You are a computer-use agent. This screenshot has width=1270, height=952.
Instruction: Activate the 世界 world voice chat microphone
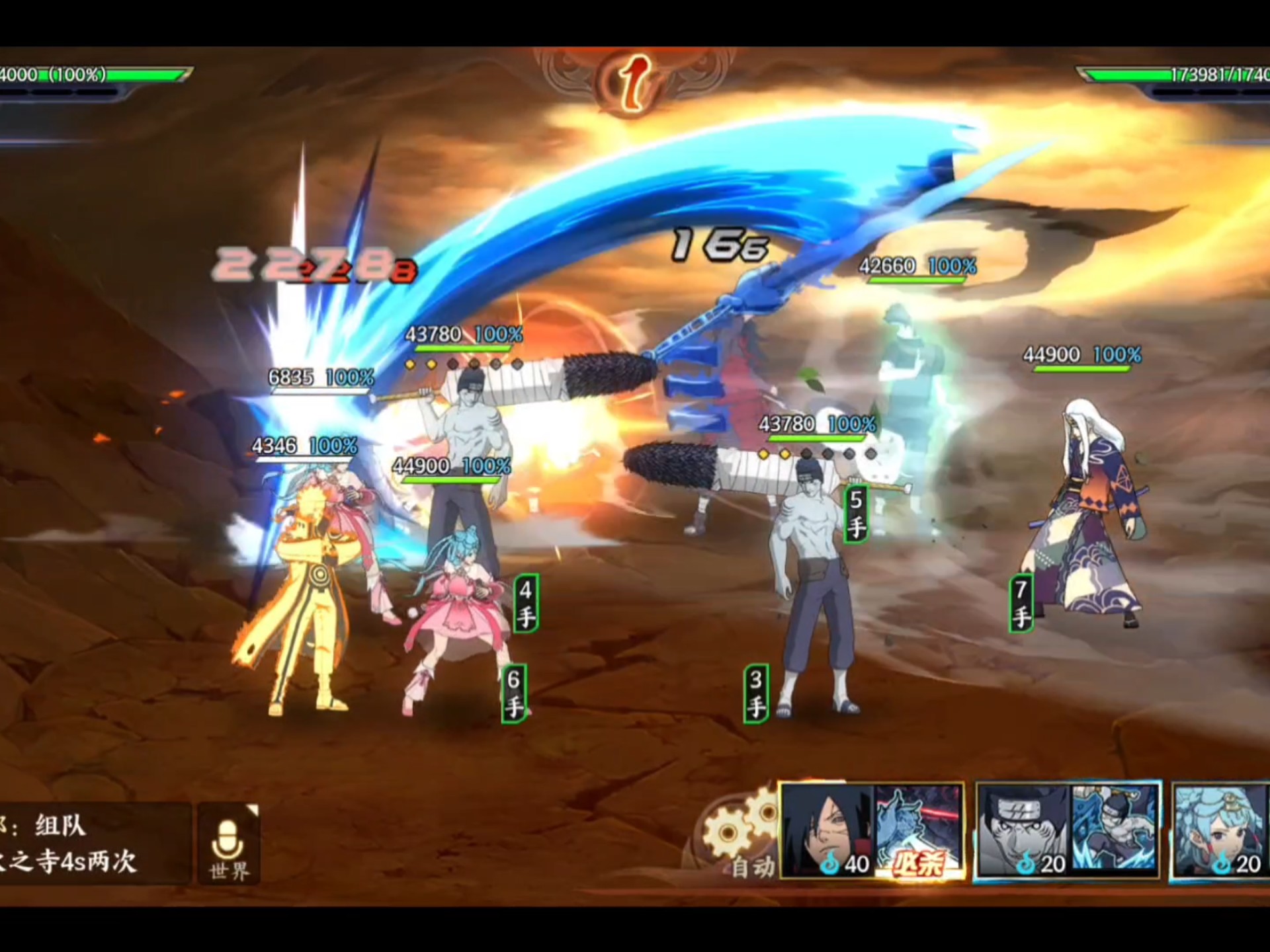tap(229, 845)
